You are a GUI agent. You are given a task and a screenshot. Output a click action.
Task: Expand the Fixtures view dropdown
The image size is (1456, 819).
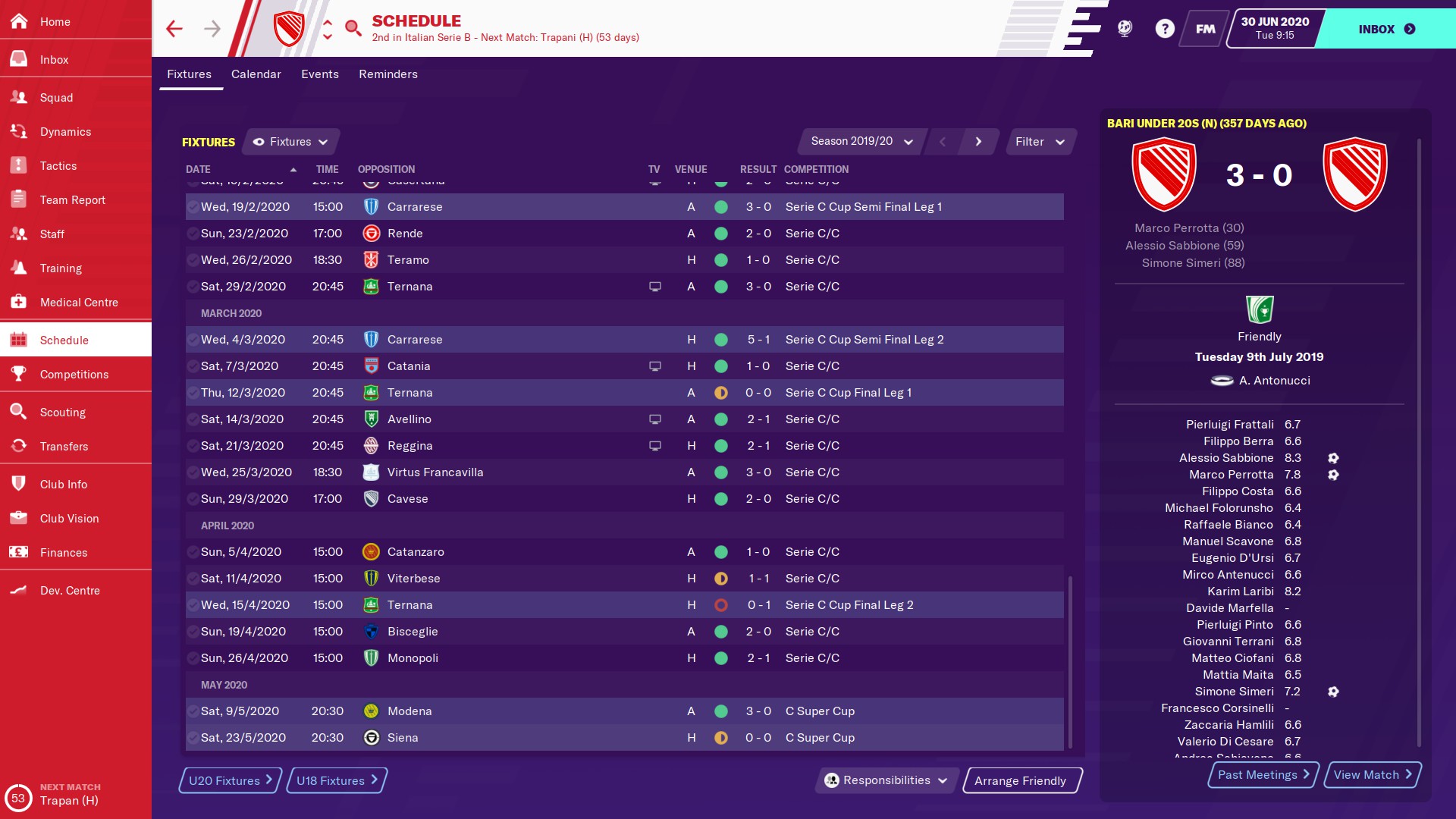pyautogui.click(x=290, y=142)
